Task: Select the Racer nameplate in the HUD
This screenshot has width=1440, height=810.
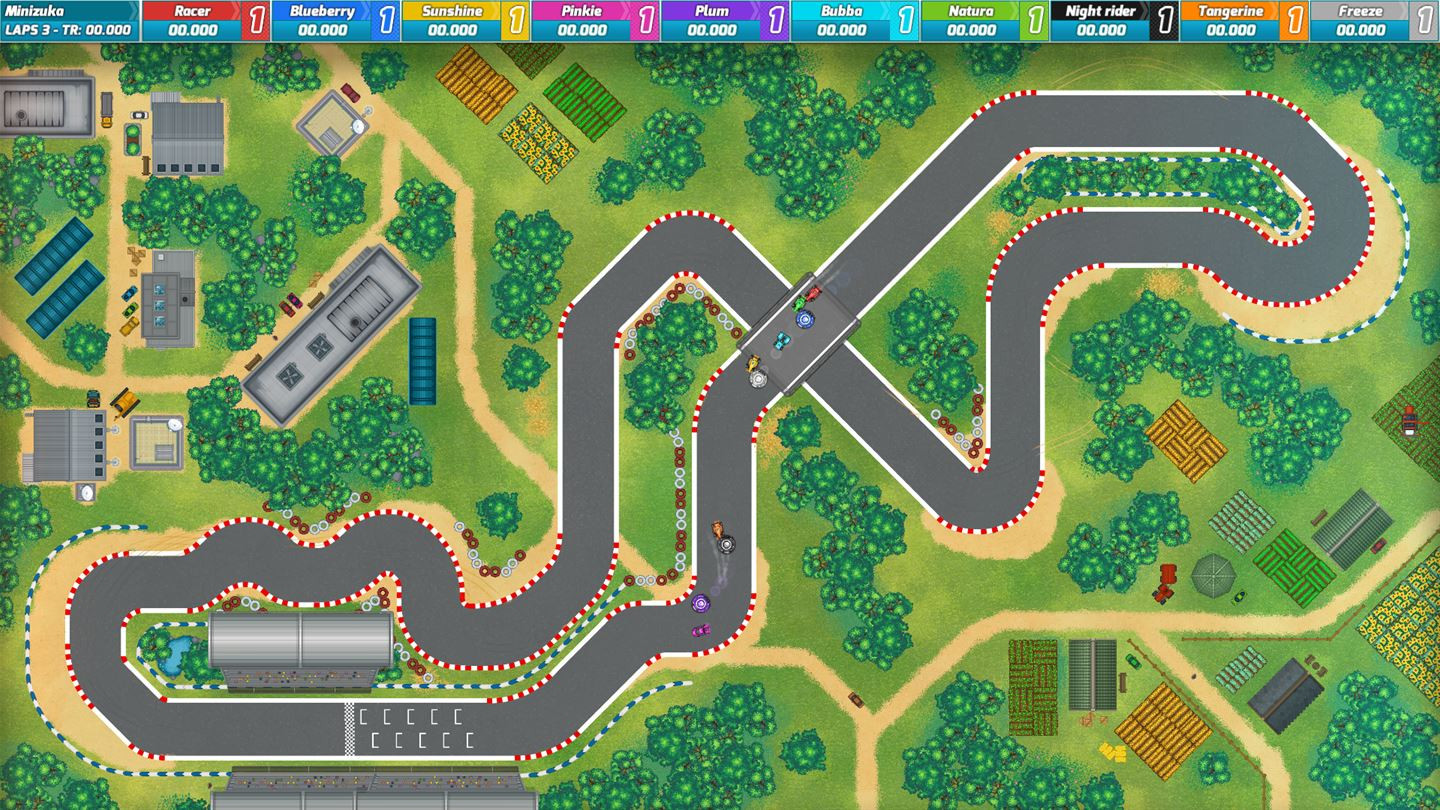Action: (x=193, y=11)
